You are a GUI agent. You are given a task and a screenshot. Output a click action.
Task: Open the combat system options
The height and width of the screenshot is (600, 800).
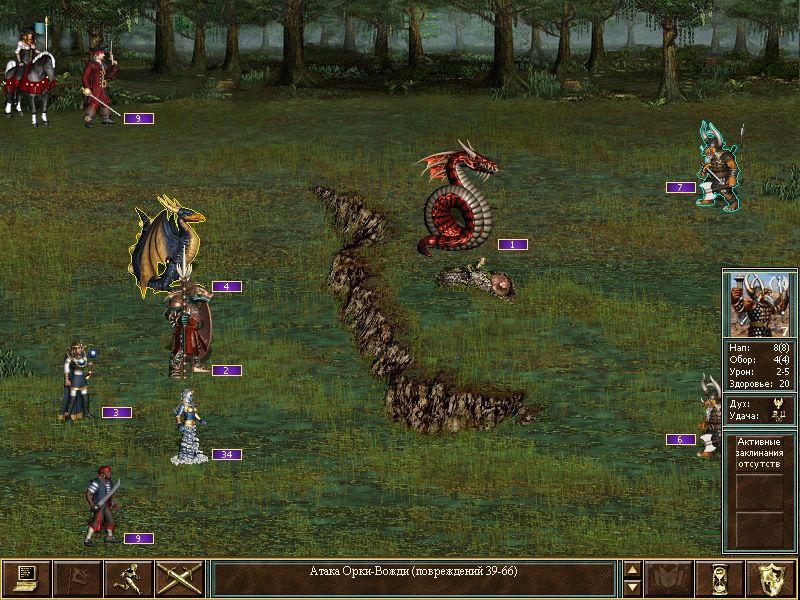tap(26, 578)
